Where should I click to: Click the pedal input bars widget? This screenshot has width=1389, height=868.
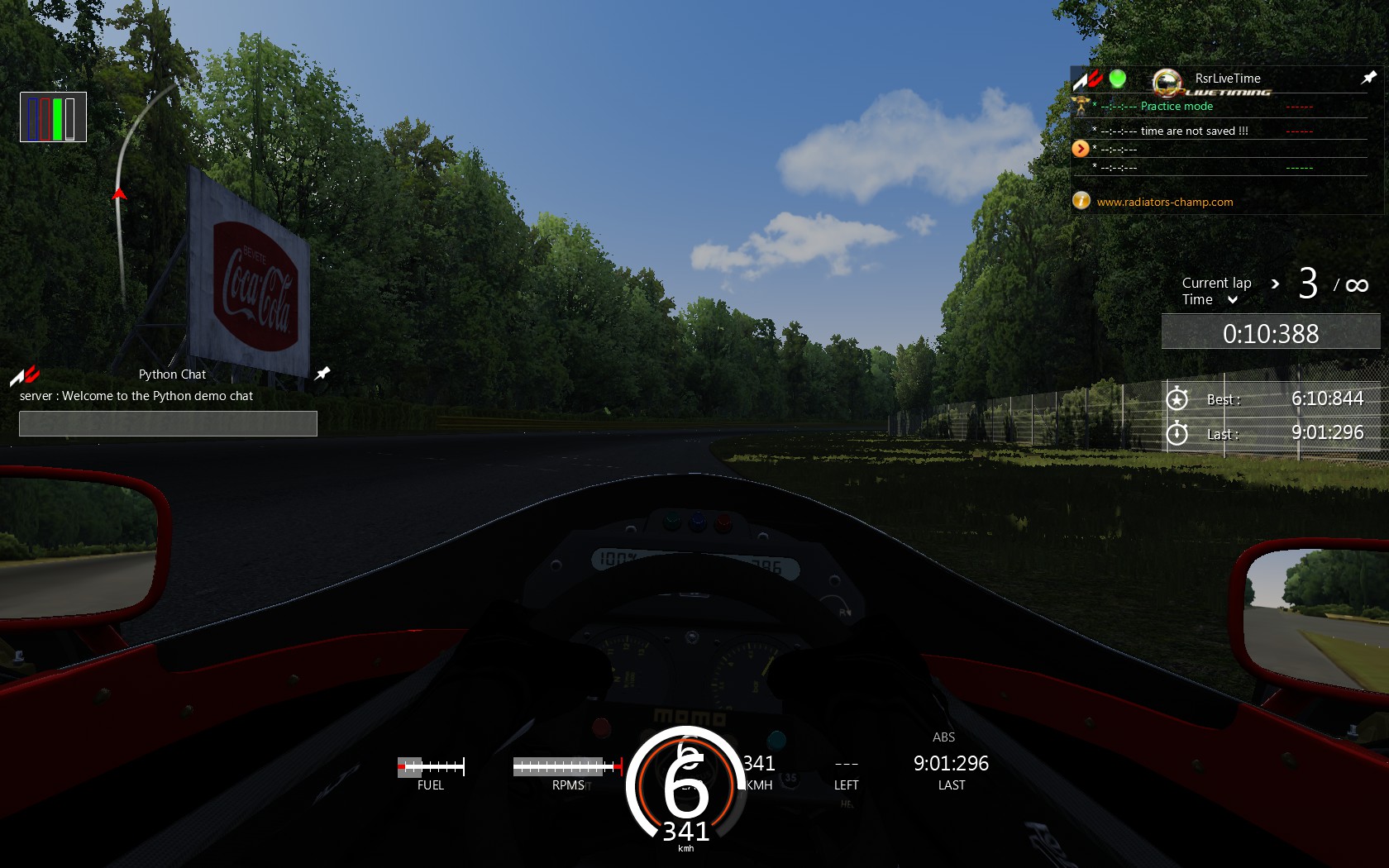(x=53, y=117)
